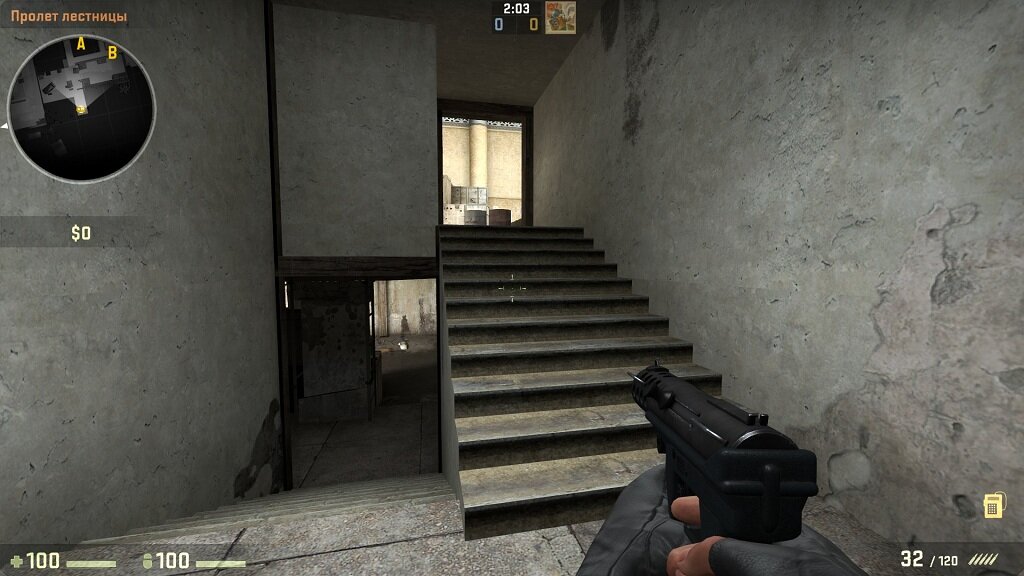Click the player avatar beside the score
This screenshot has height=576, width=1024.
pyautogui.click(x=560, y=16)
